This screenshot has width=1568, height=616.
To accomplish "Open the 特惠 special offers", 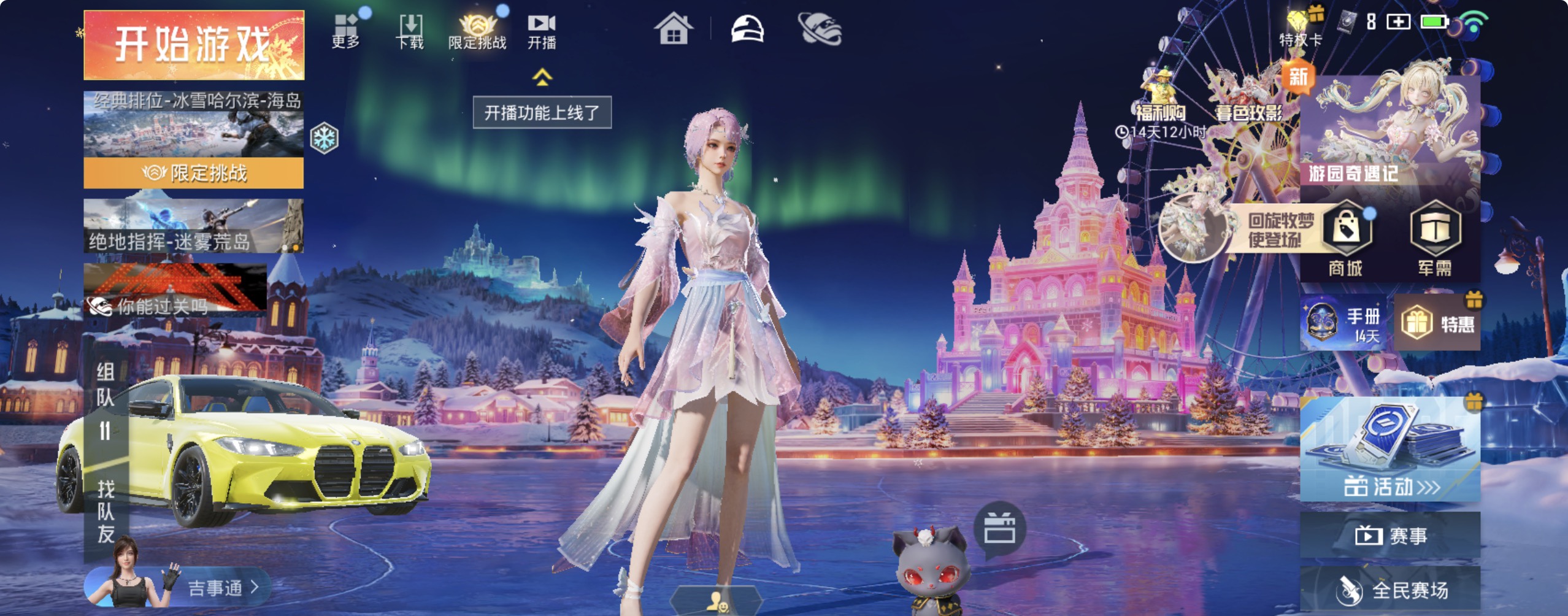I will (x=1437, y=323).
